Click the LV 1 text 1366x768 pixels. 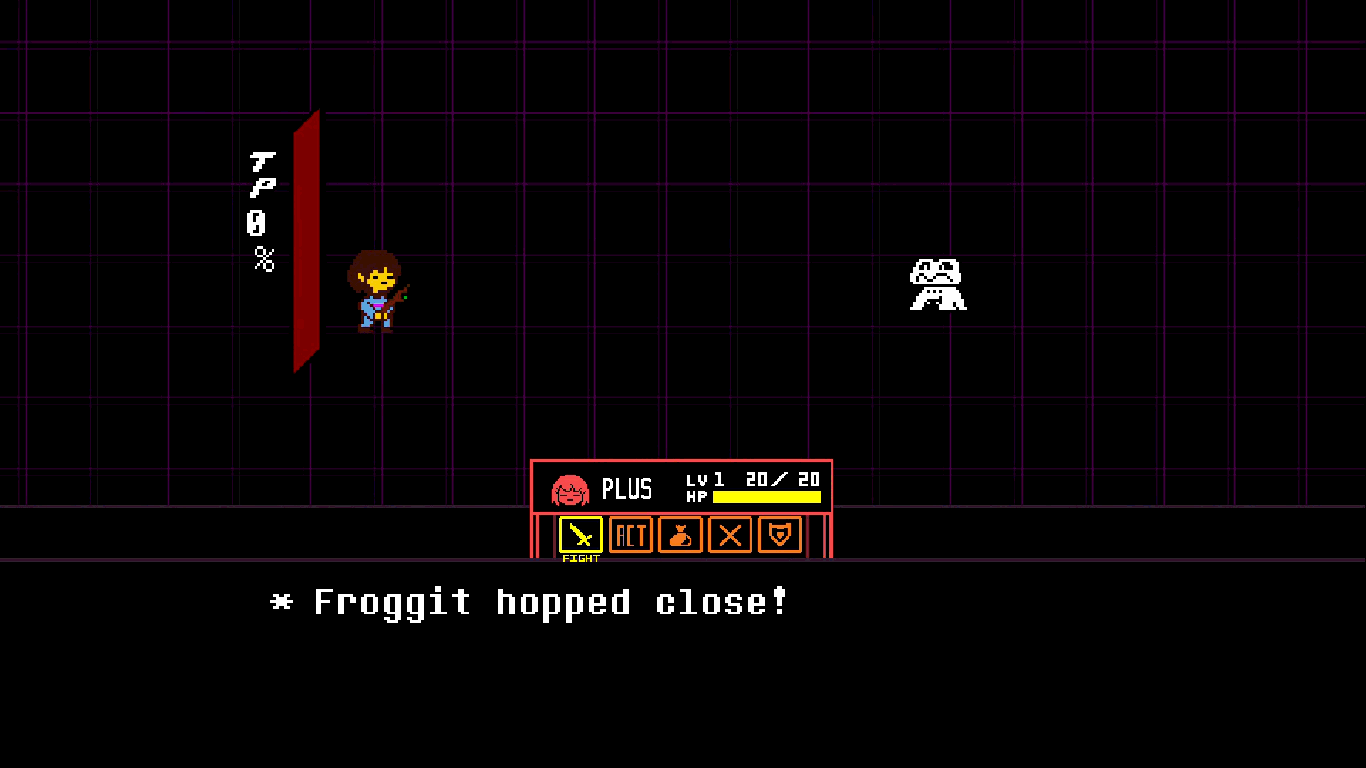pos(707,479)
